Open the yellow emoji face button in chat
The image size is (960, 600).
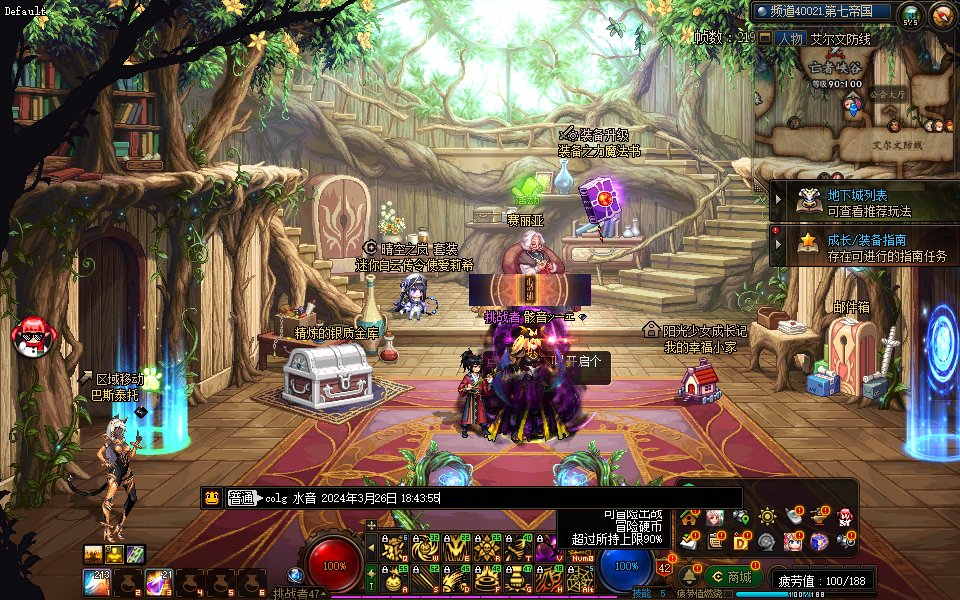tap(211, 498)
